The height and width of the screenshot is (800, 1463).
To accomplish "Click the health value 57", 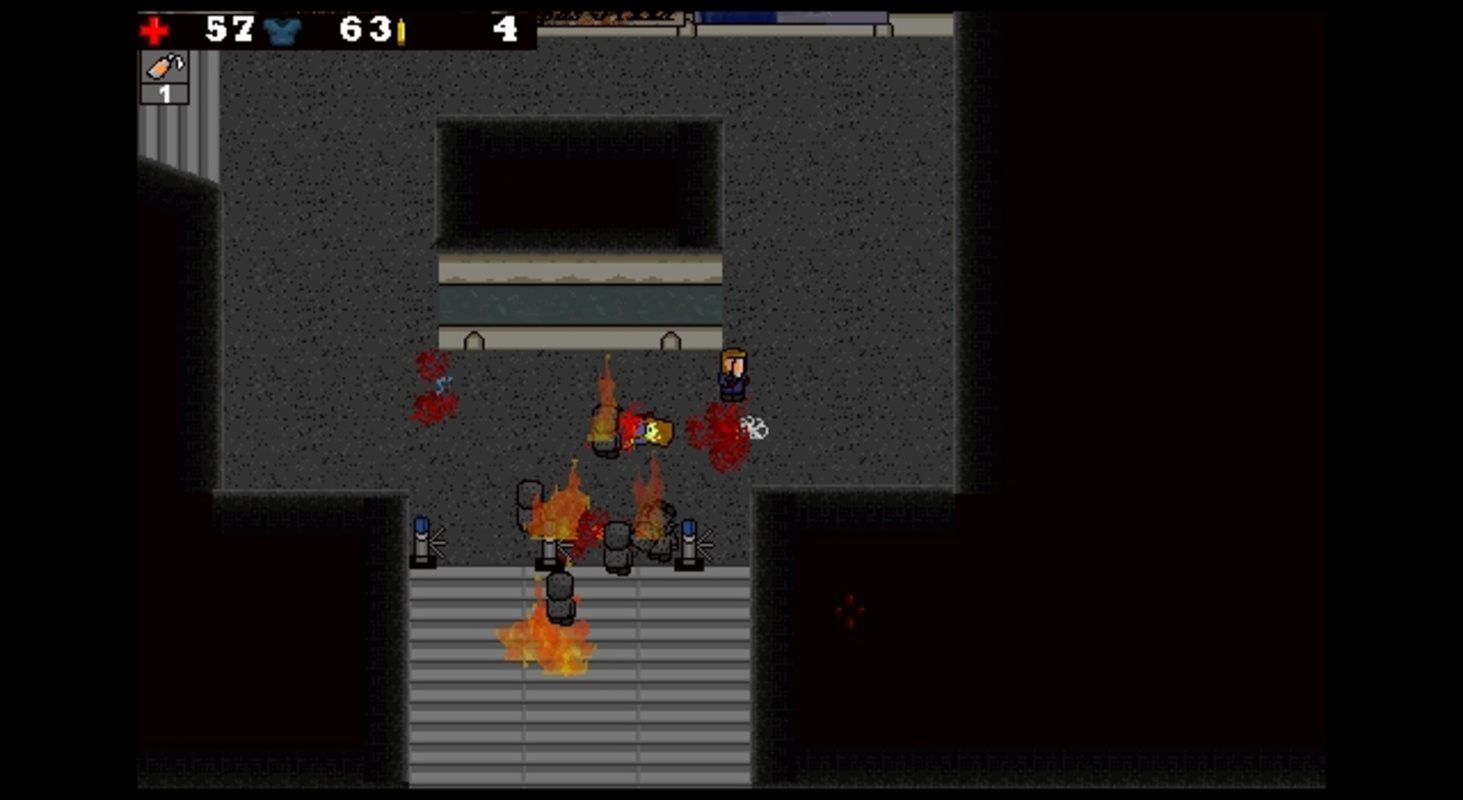I will (230, 30).
